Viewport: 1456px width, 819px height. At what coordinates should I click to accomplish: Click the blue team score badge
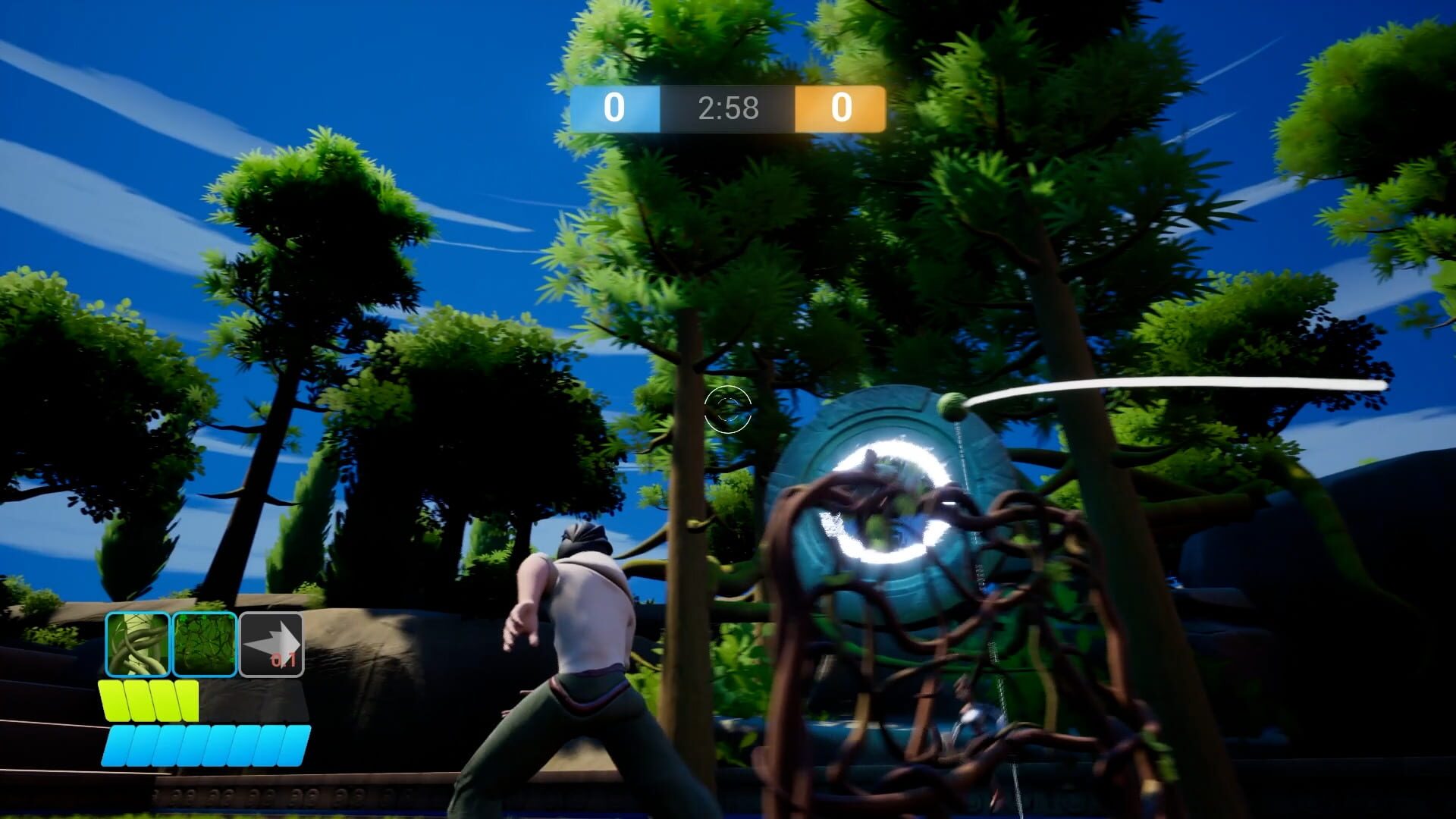click(x=615, y=109)
